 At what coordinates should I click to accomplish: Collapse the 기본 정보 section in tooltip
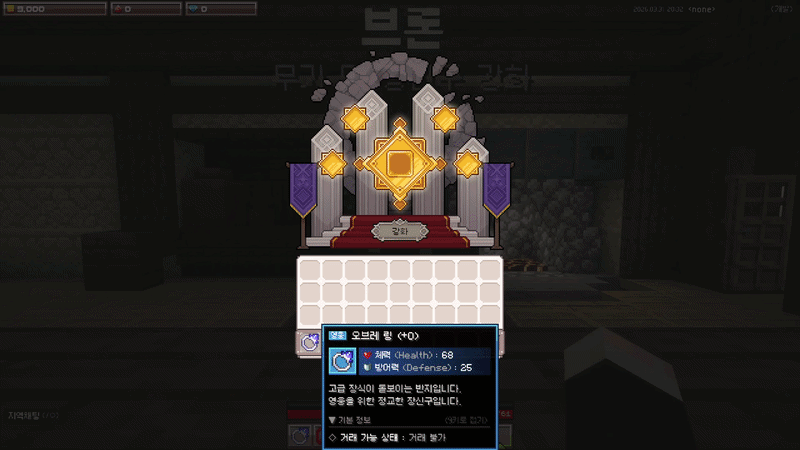(x=333, y=420)
